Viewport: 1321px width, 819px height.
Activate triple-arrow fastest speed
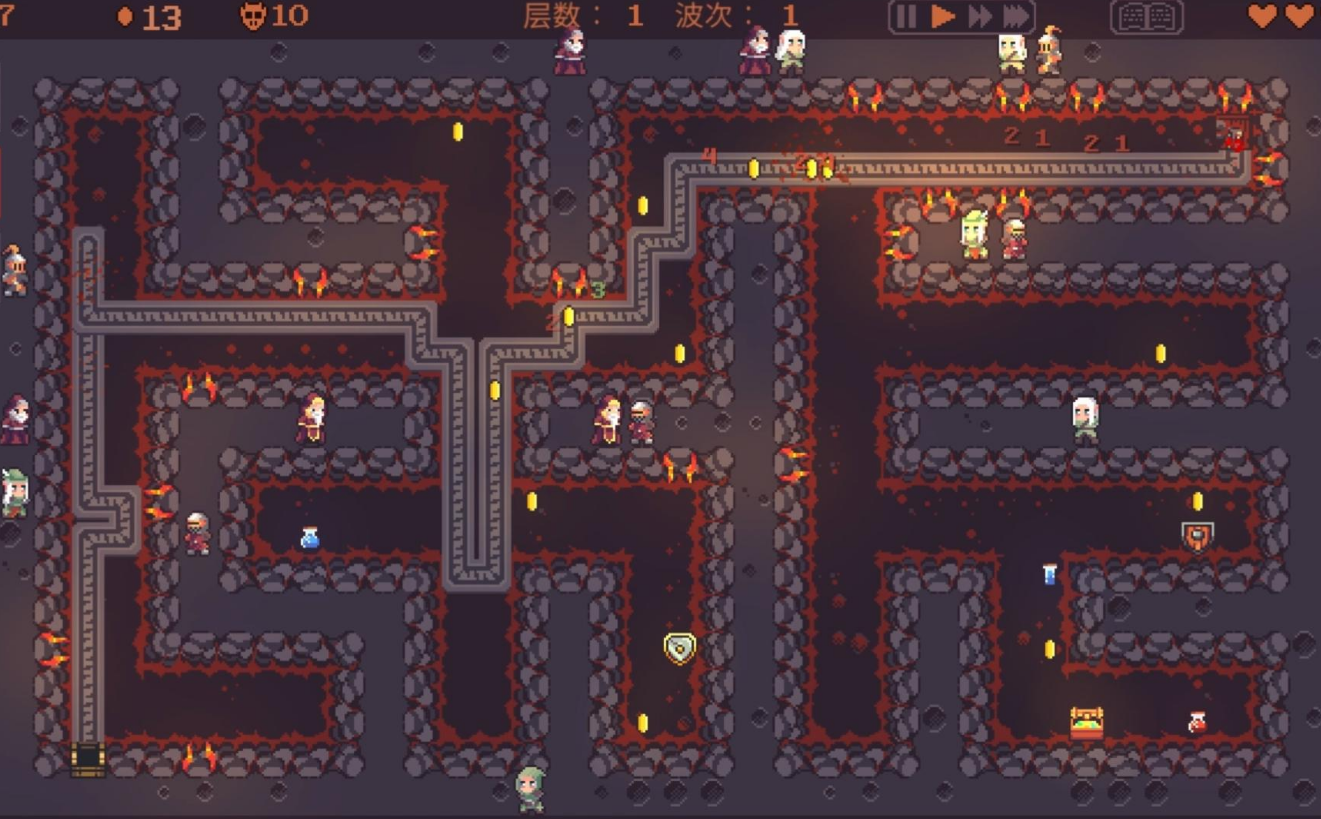point(1016,16)
